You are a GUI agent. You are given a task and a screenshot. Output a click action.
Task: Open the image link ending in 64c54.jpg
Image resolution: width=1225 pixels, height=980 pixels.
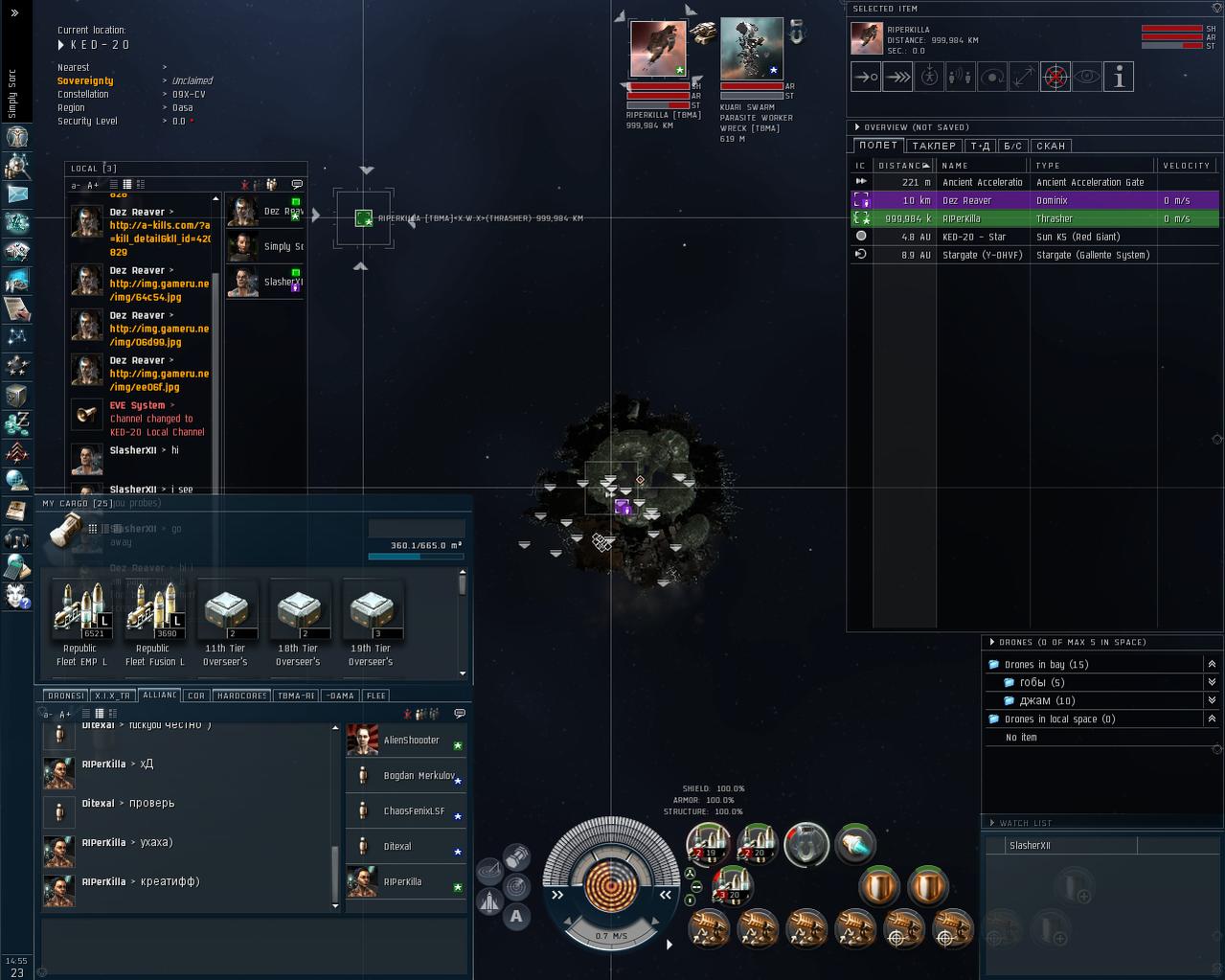coord(159,290)
